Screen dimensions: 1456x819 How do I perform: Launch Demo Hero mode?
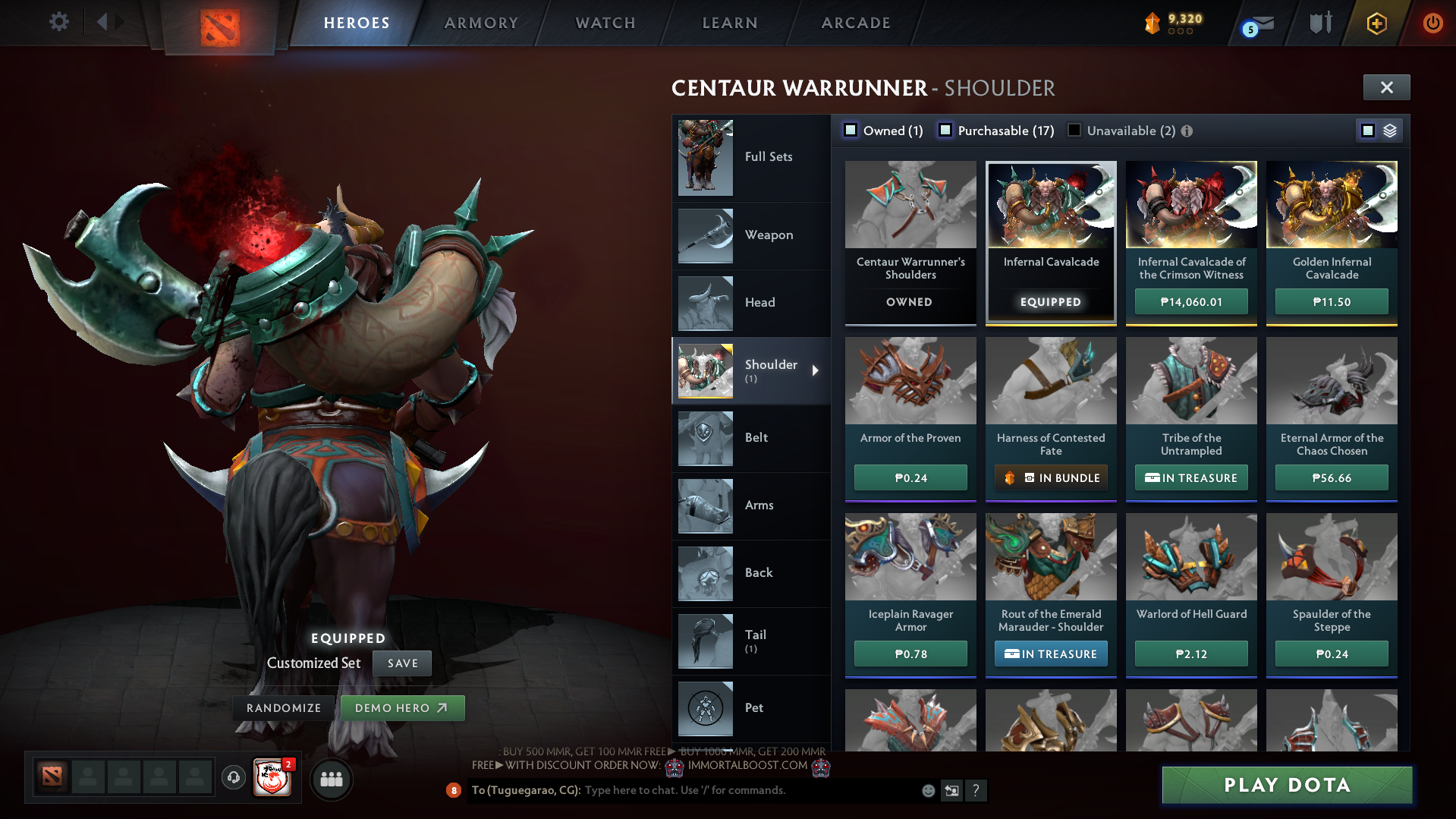point(403,707)
